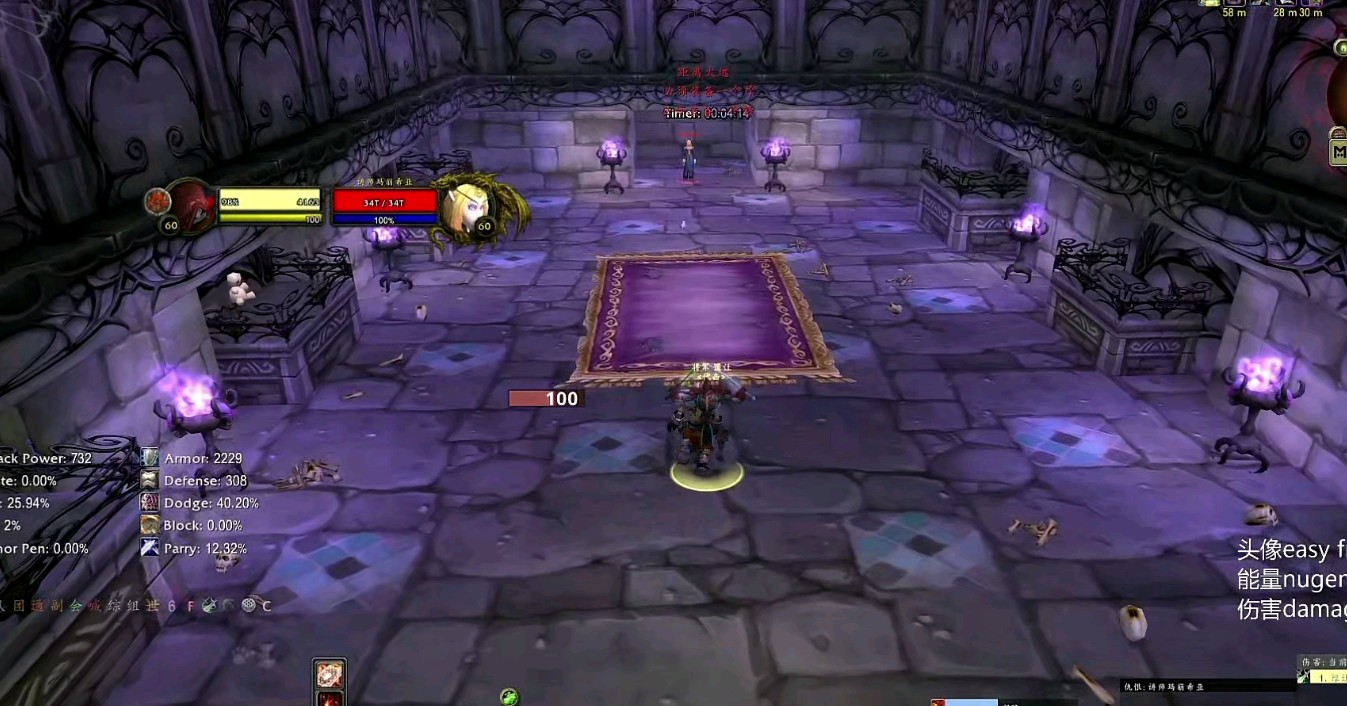Click the Block stat icon
1347x706 pixels.
[150, 525]
